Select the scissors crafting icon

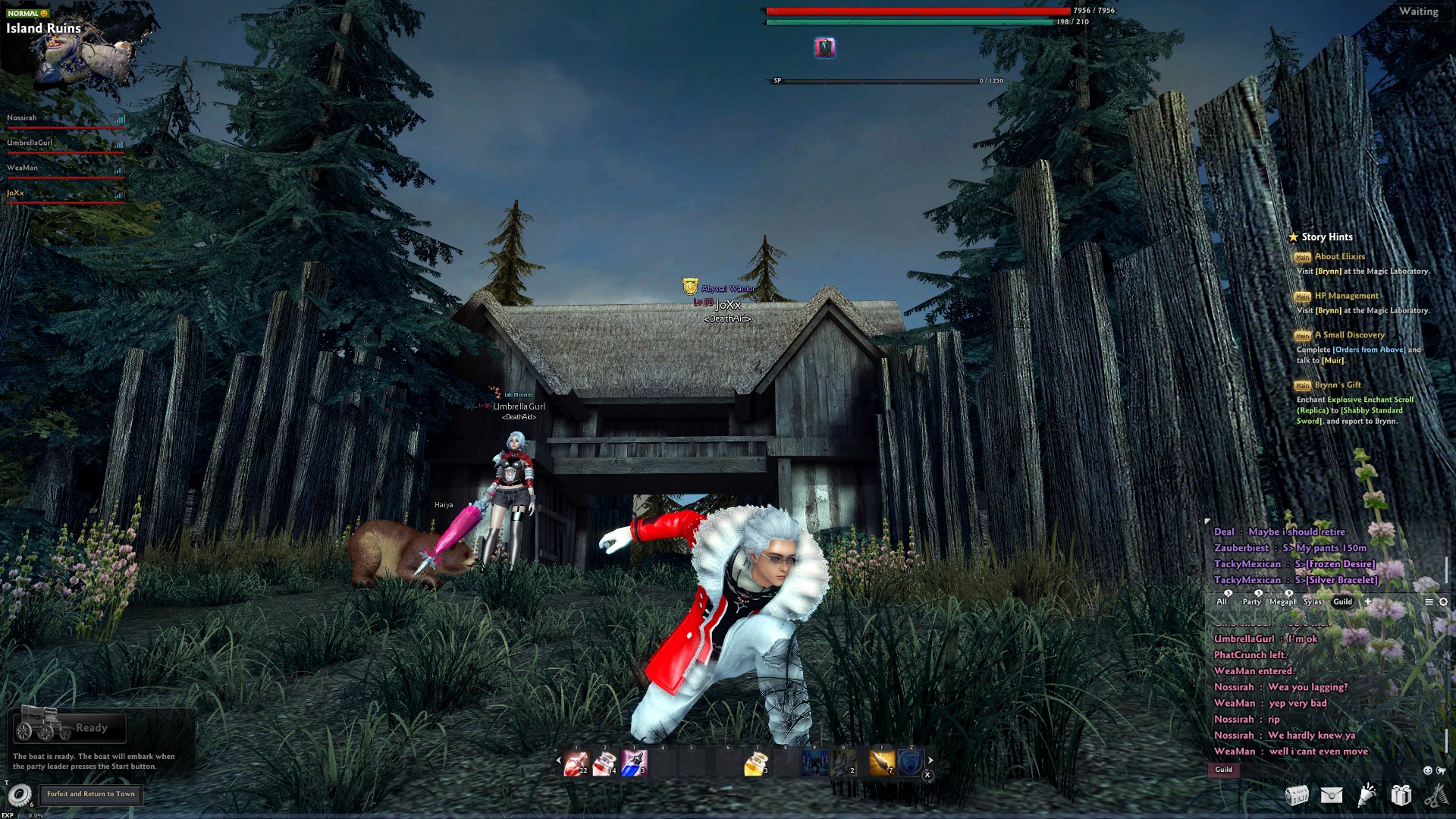pyautogui.click(x=1437, y=795)
